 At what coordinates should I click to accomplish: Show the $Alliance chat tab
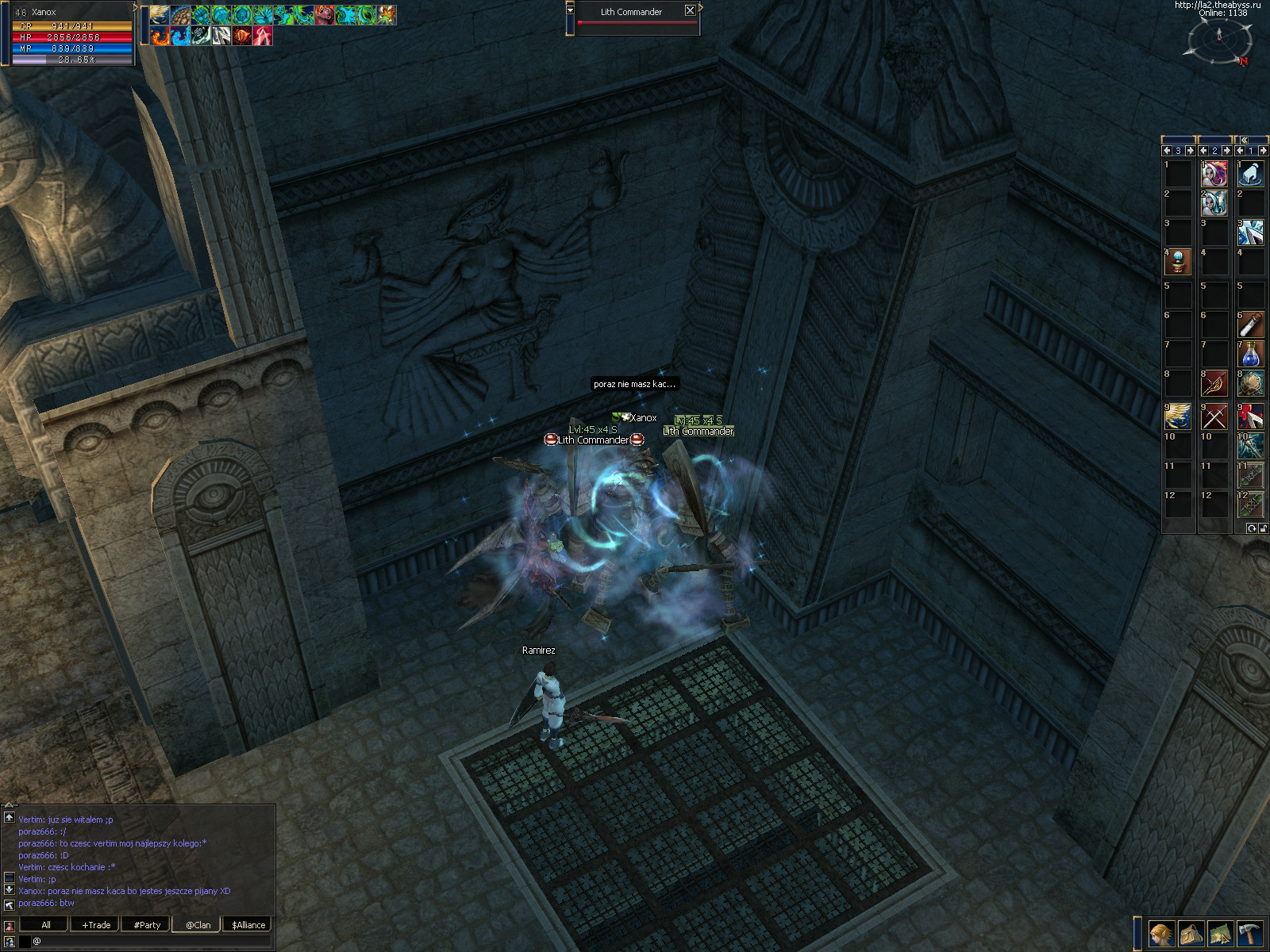[248, 925]
